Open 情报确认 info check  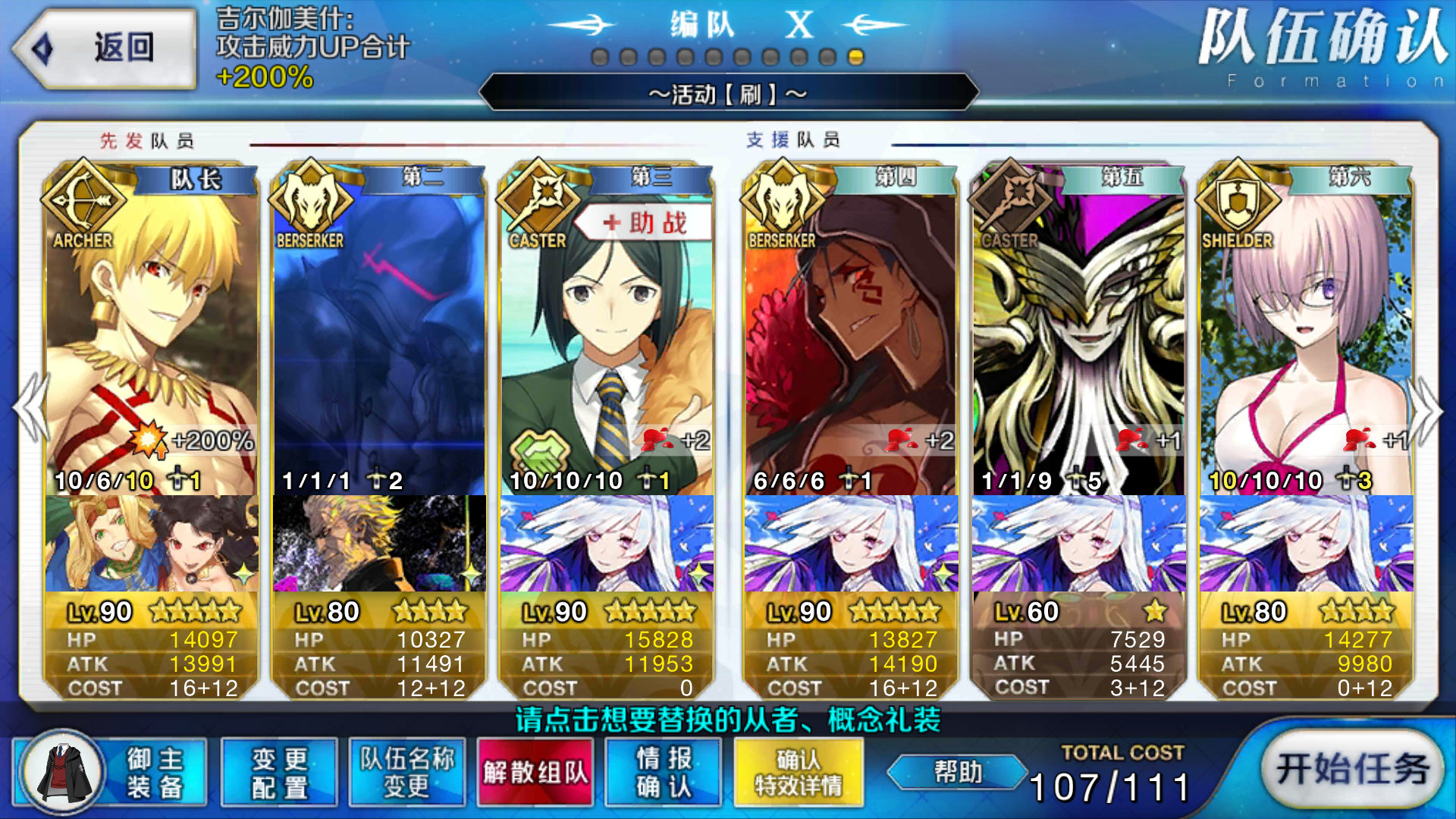point(664,772)
